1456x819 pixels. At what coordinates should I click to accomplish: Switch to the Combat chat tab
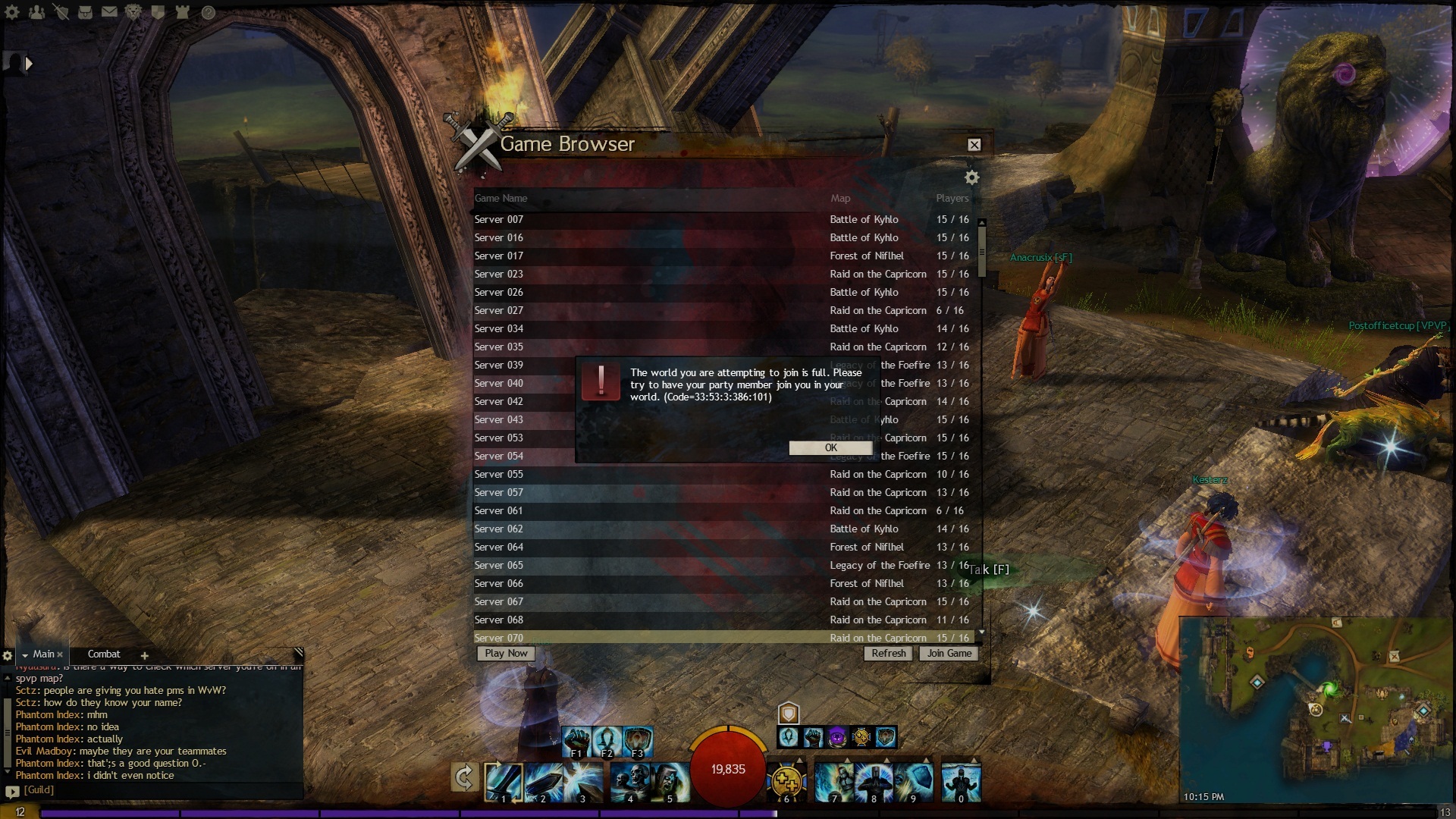point(104,654)
